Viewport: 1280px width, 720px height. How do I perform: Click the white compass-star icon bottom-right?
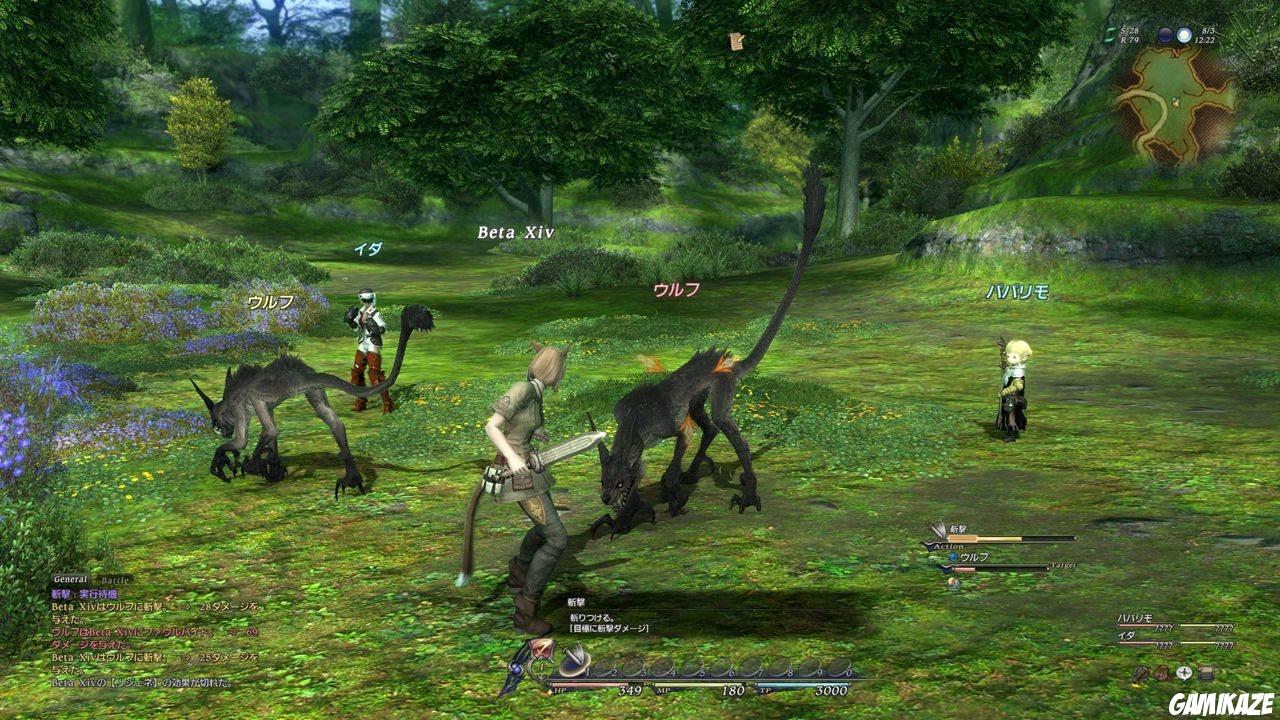(1184, 672)
